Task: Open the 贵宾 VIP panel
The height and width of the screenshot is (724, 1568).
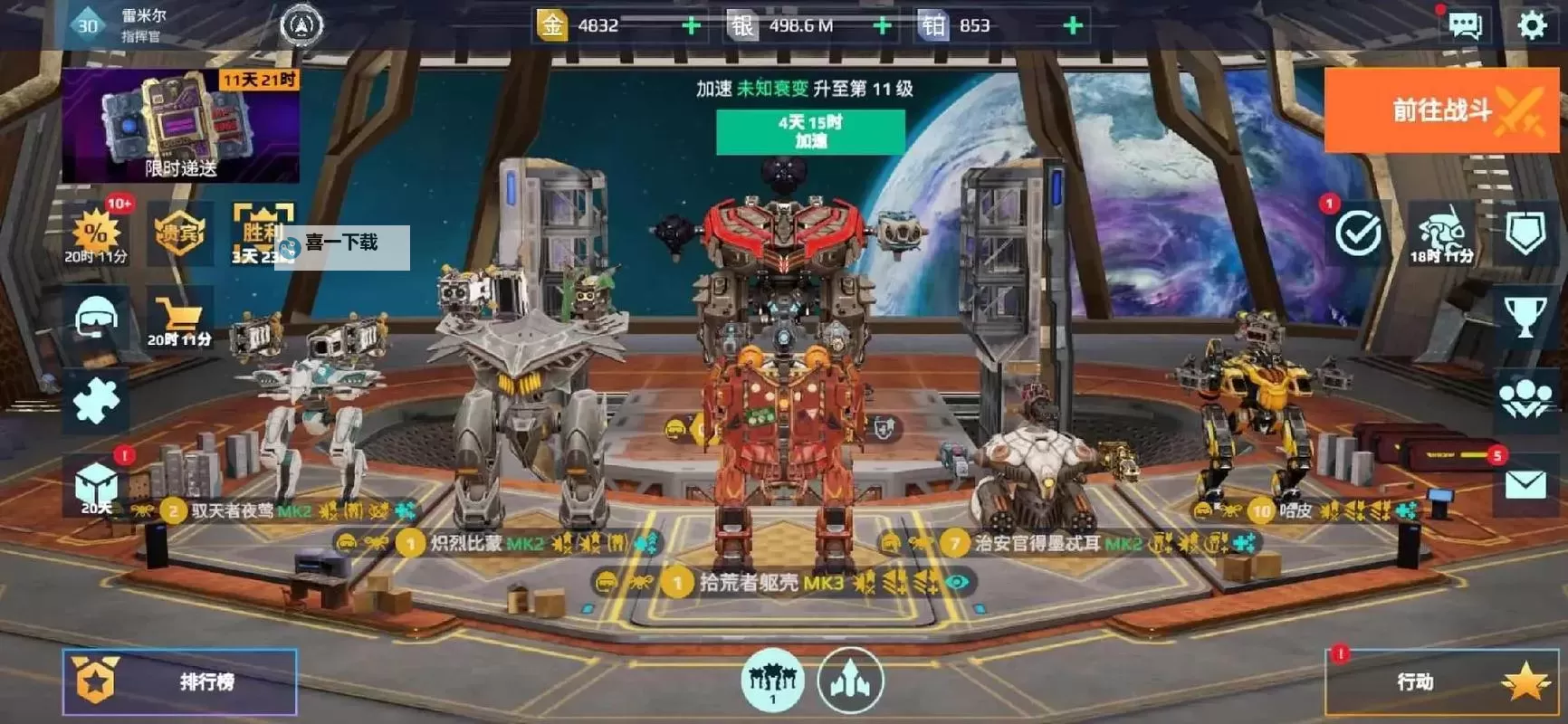Action: point(177,232)
